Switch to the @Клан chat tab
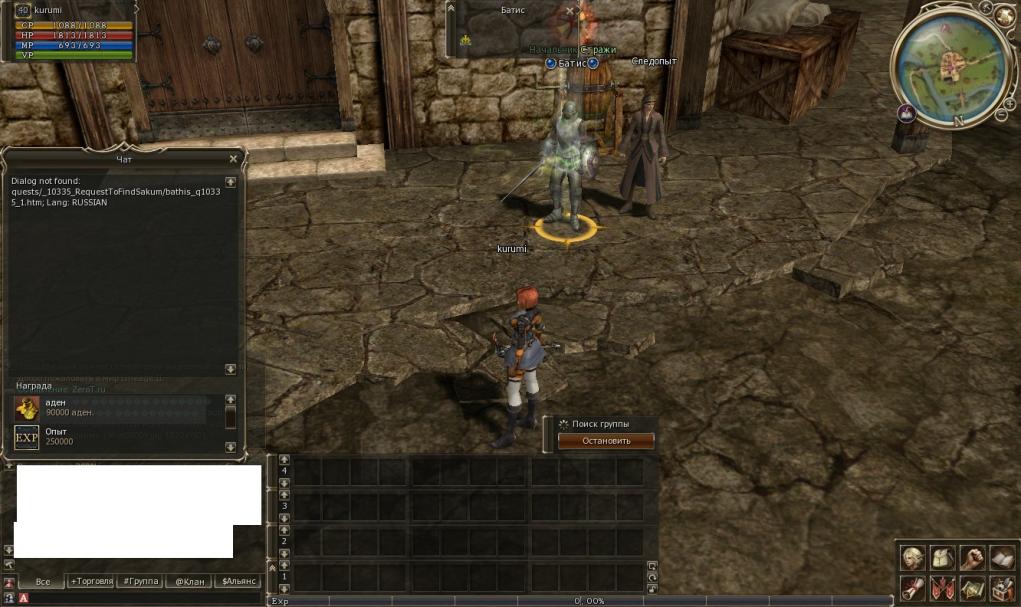Screen dimensions: 1021x607 coord(189,581)
